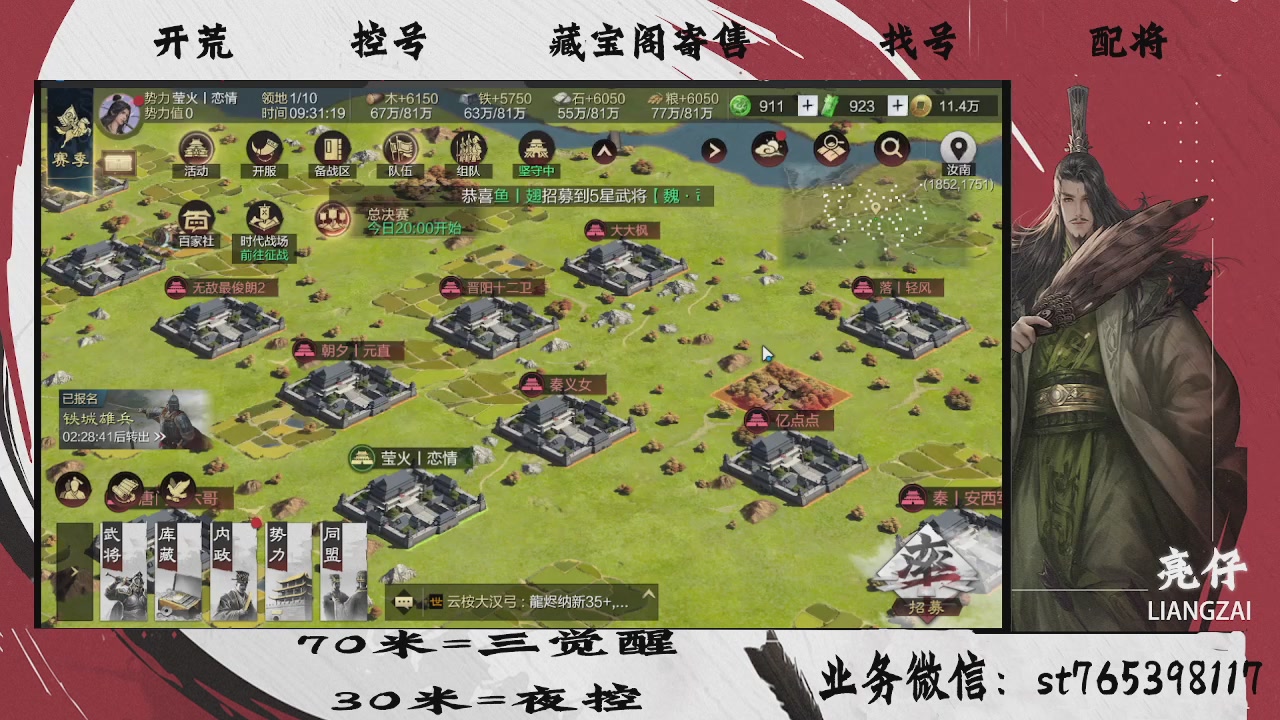The width and height of the screenshot is (1280, 720).
Task: Open the 武将 (Generals) panel icon
Action: pos(125,572)
